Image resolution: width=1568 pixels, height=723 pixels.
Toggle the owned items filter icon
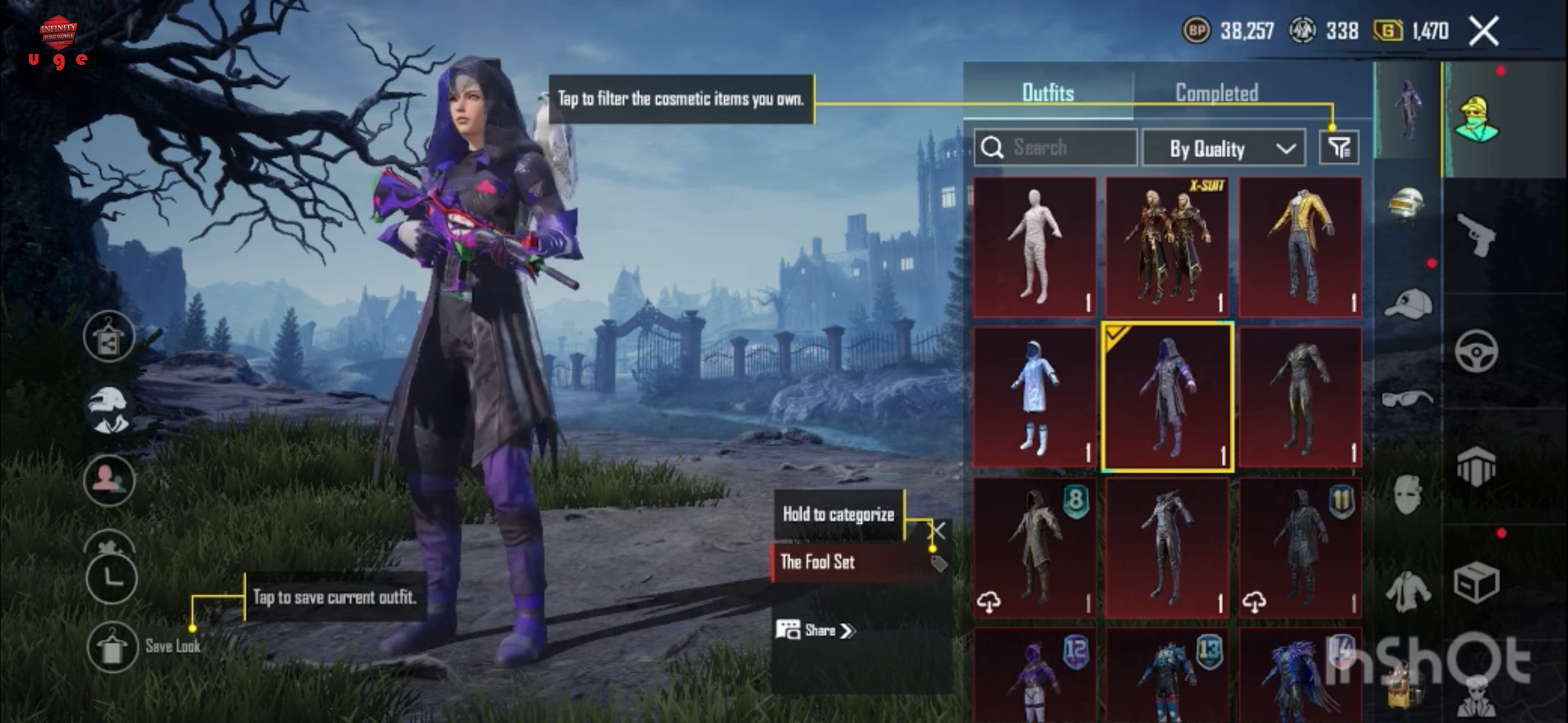1339,148
